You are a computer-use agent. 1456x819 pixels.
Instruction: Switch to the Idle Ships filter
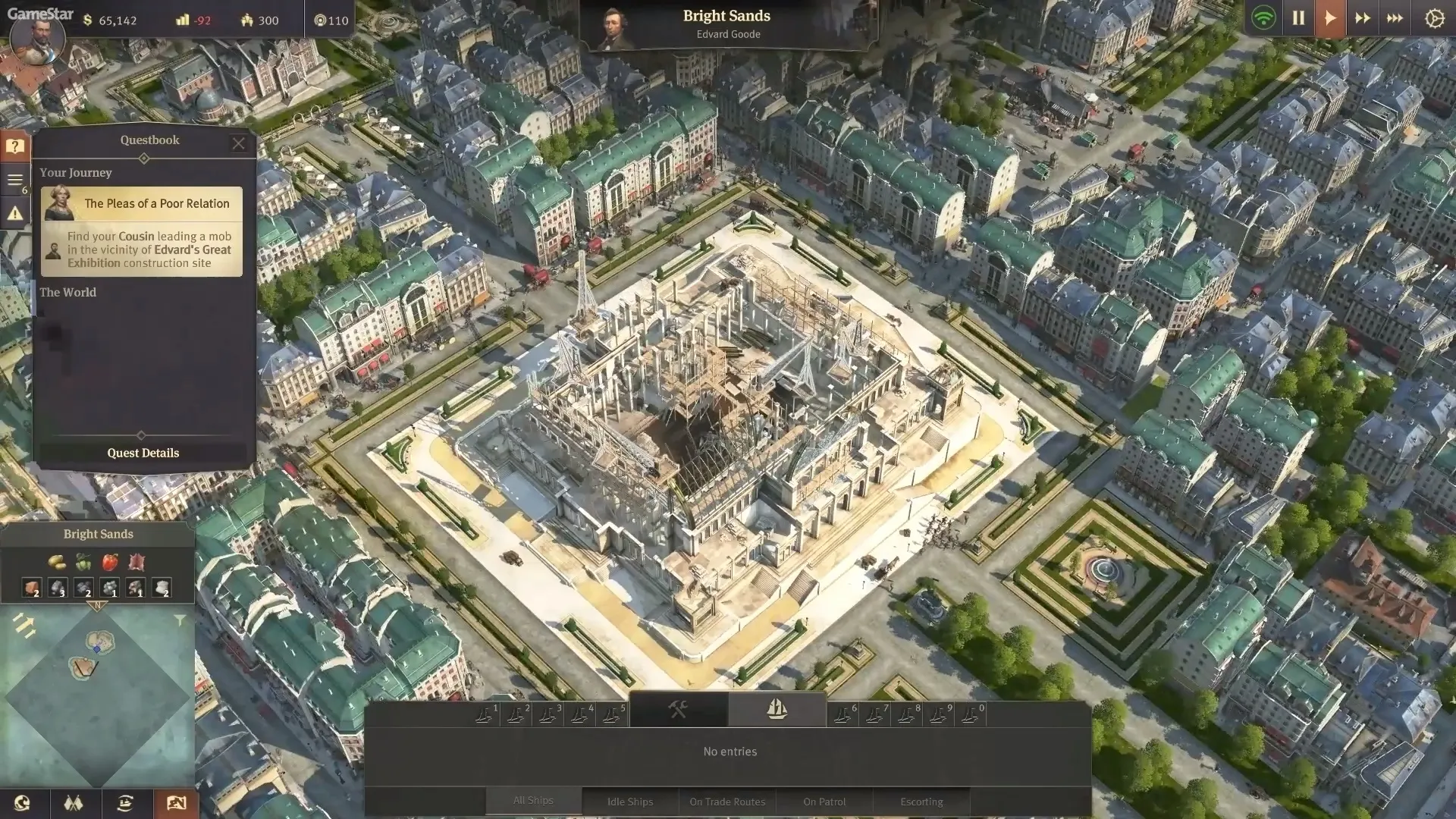pos(629,802)
